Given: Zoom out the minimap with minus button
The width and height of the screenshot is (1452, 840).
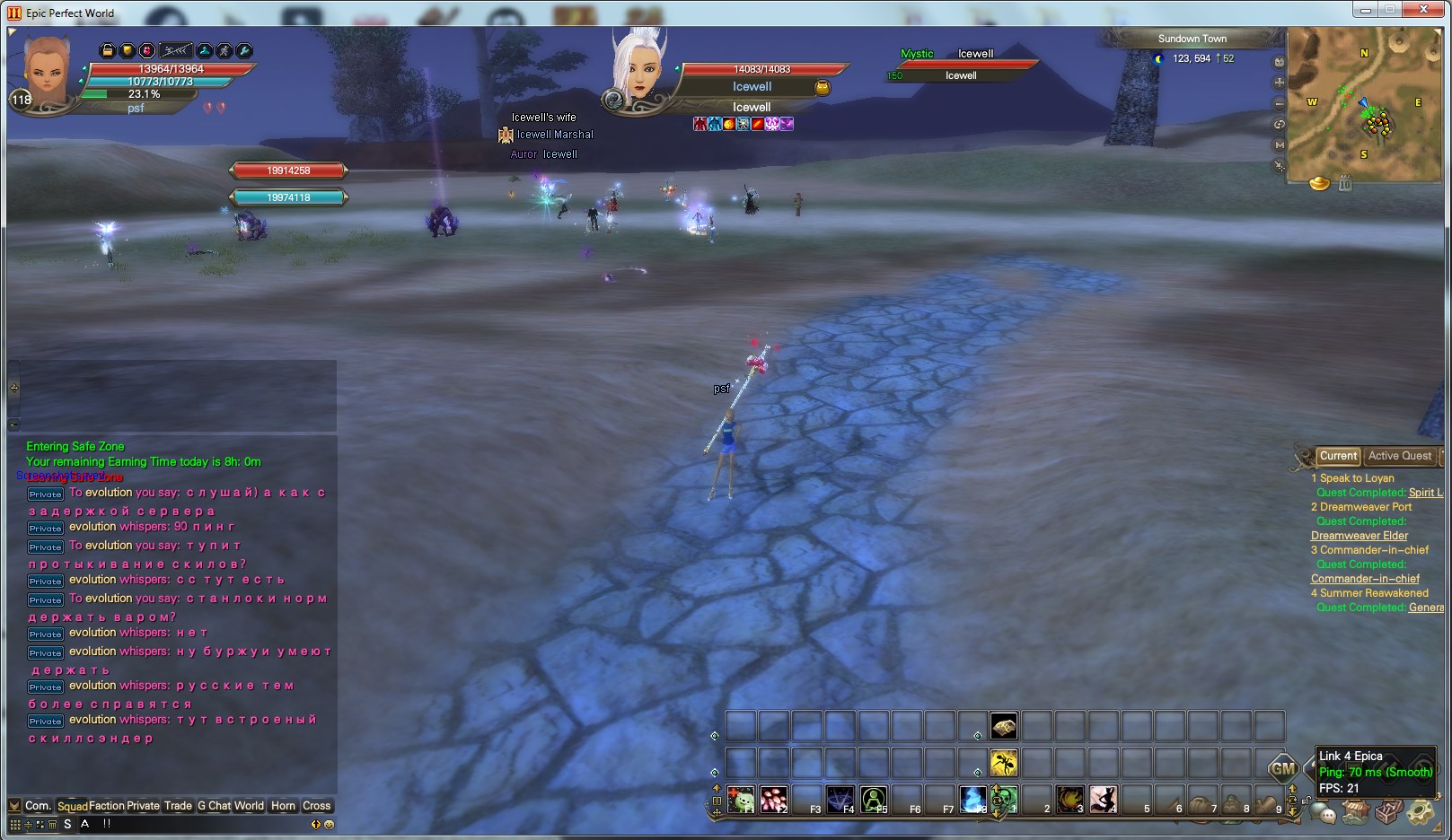Looking at the screenshot, I should (1280, 103).
